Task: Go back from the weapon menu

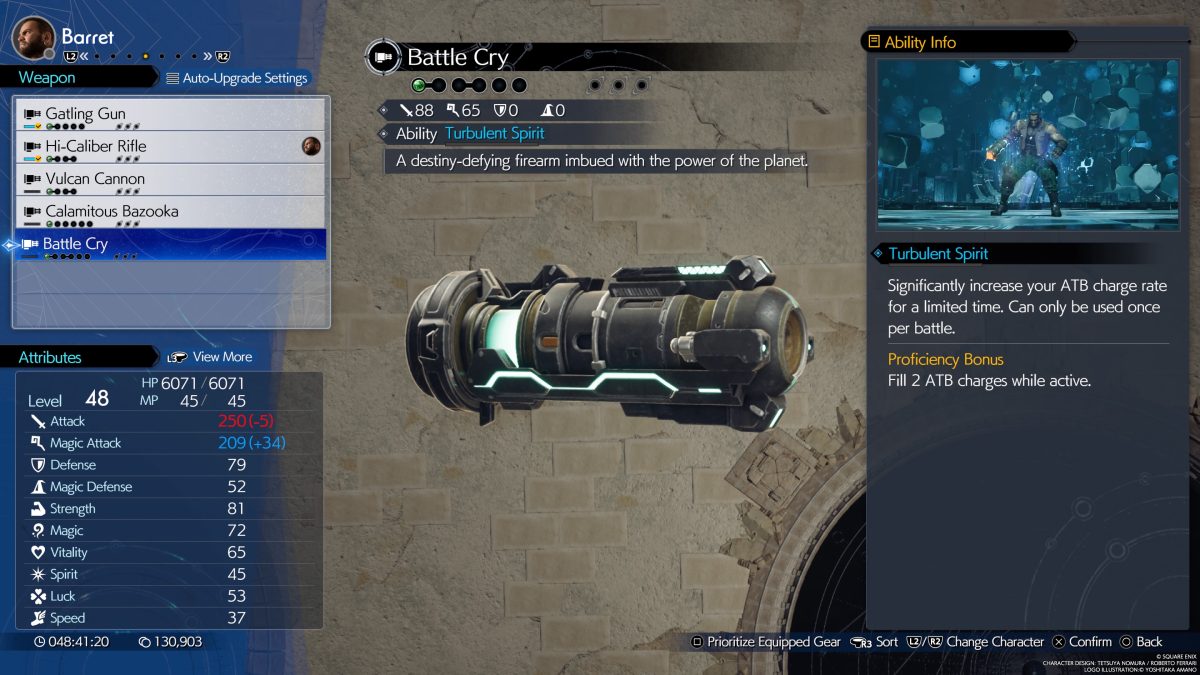Action: click(1141, 642)
